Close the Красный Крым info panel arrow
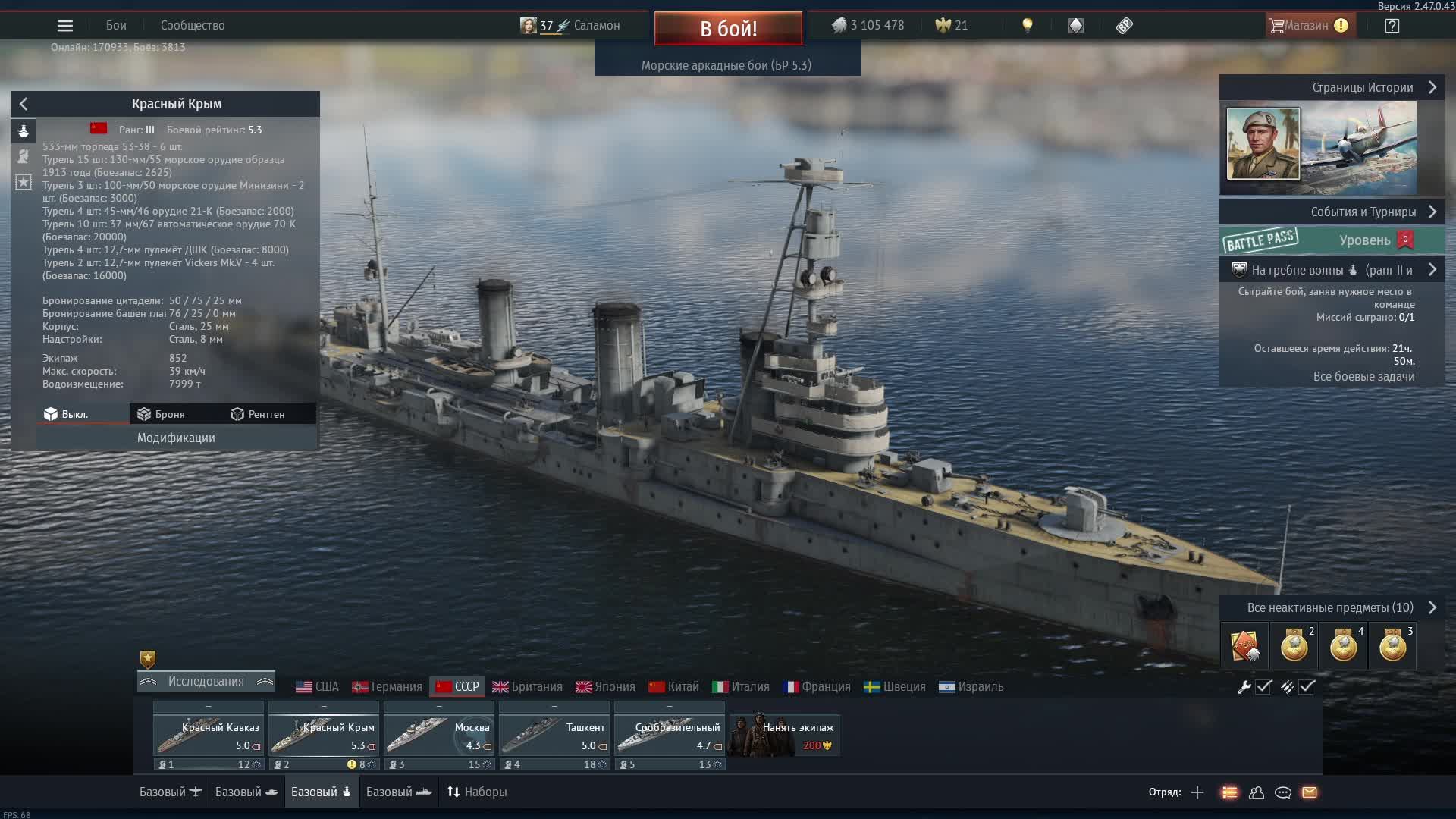 [x=24, y=104]
